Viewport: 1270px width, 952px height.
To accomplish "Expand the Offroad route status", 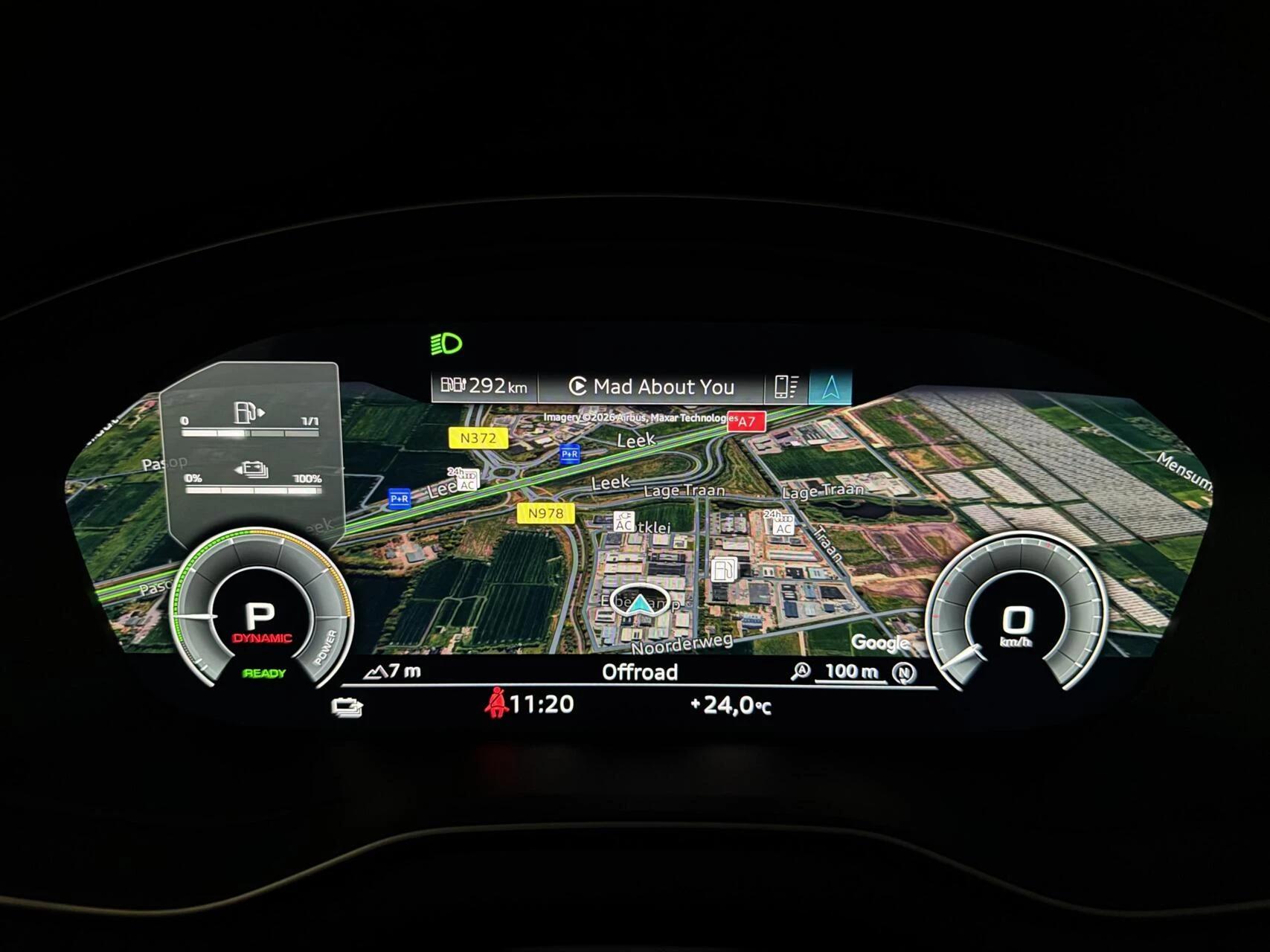I will pyautogui.click(x=640, y=672).
